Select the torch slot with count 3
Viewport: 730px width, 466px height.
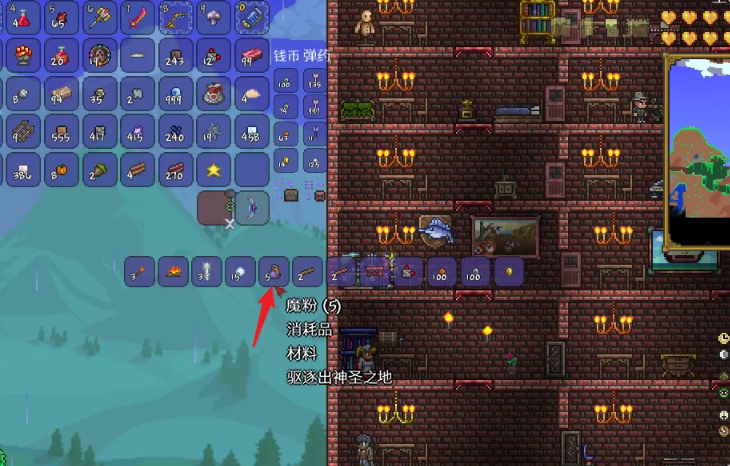coord(140,271)
